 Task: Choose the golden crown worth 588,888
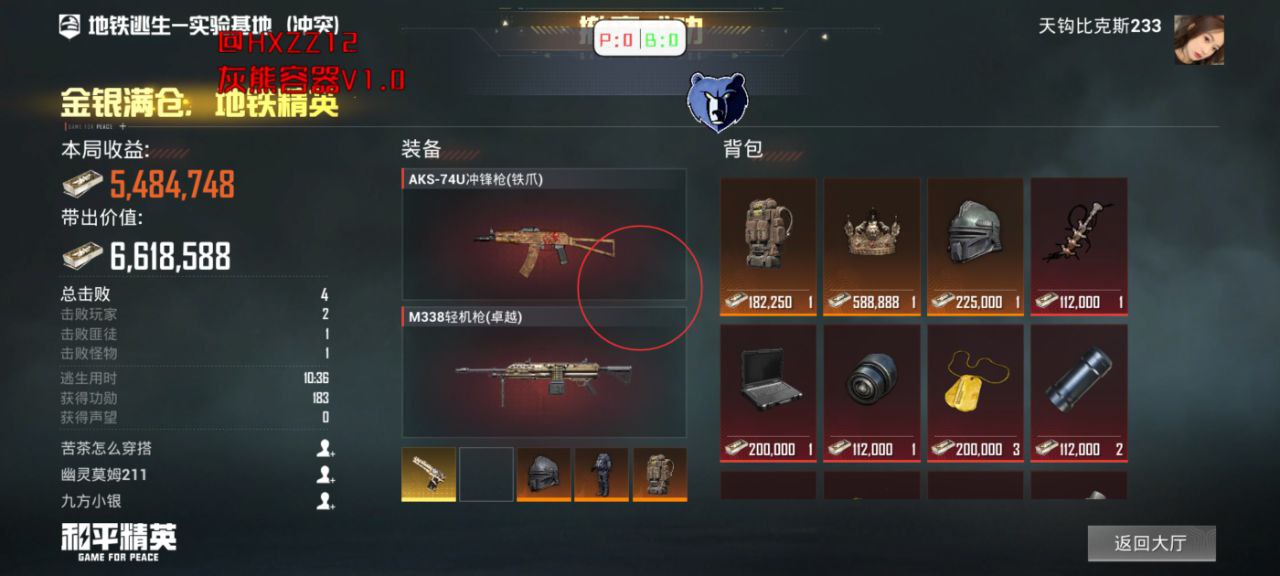tap(871, 246)
